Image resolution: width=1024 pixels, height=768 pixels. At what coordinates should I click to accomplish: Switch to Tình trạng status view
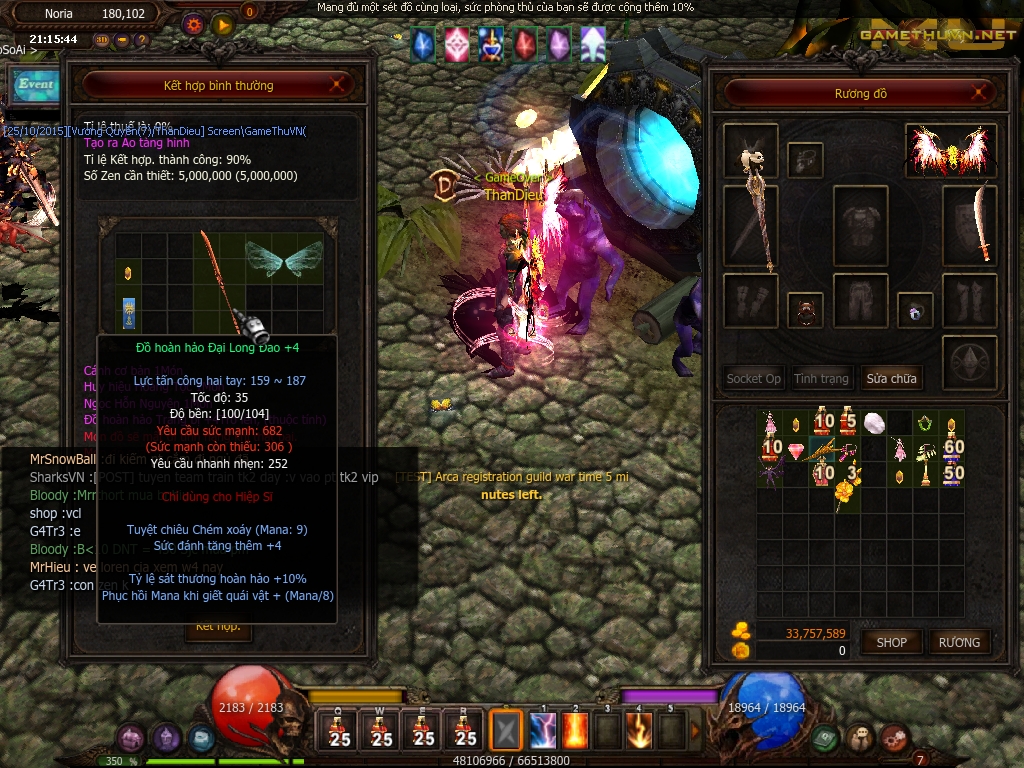click(821, 379)
